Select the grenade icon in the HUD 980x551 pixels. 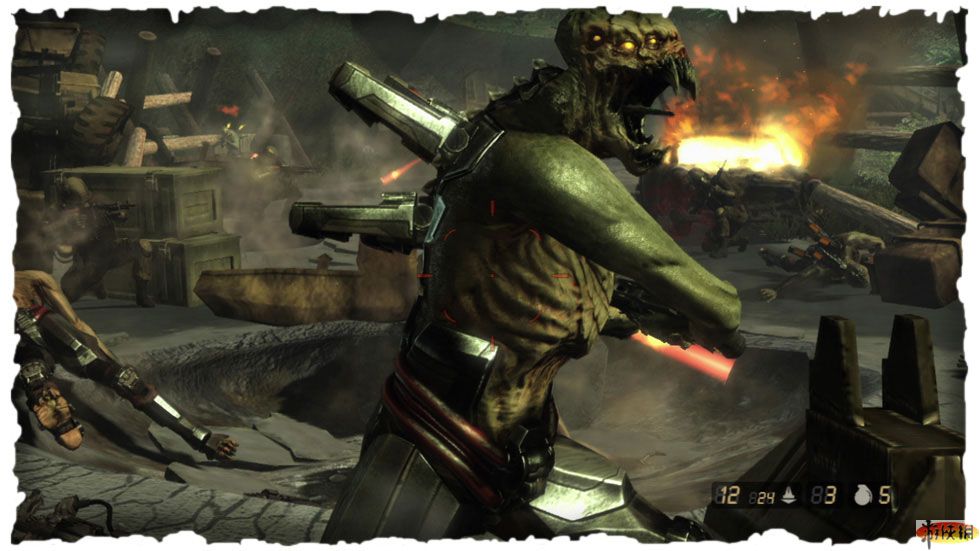click(862, 493)
